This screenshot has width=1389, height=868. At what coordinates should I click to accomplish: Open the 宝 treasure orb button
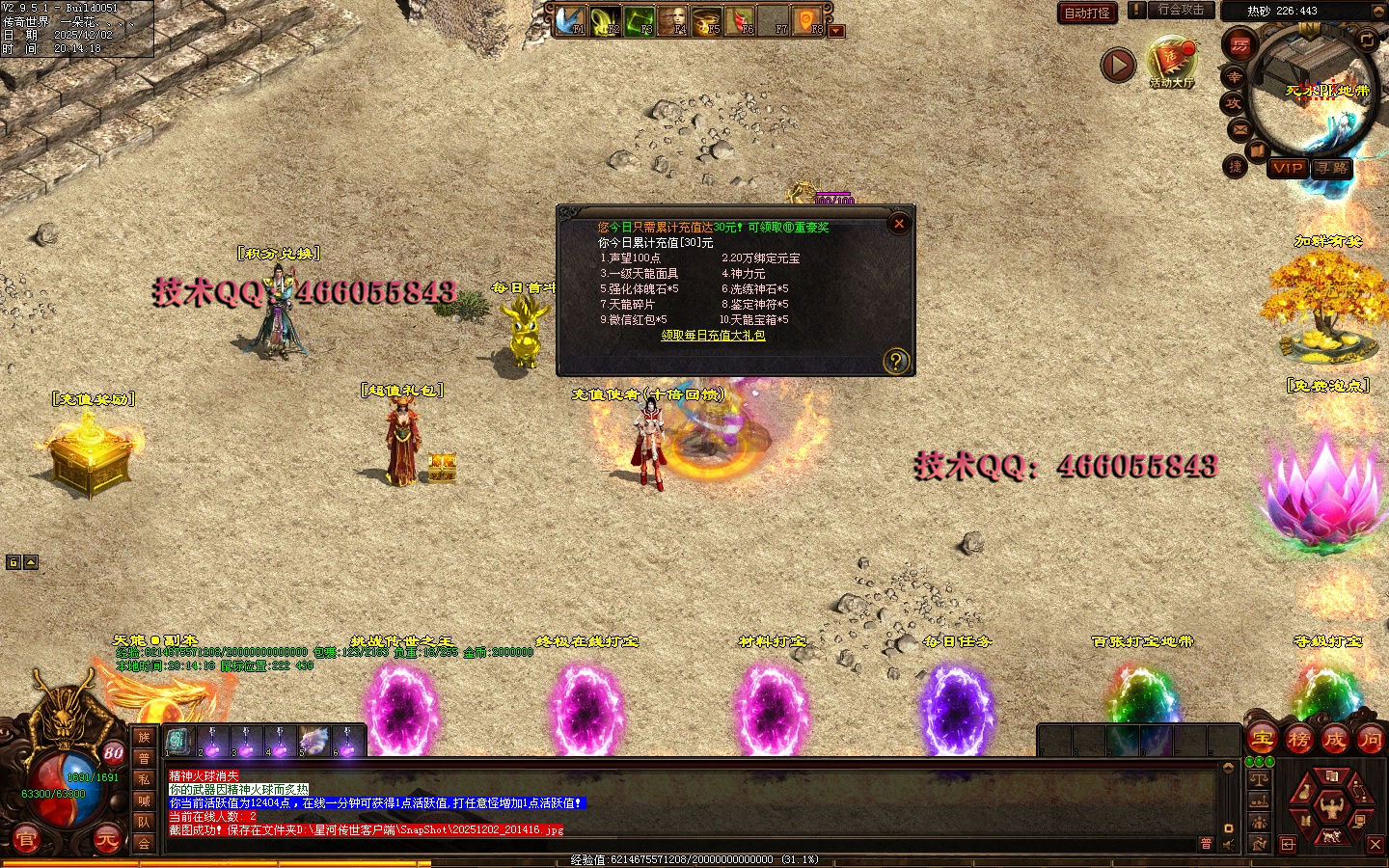tap(1263, 740)
